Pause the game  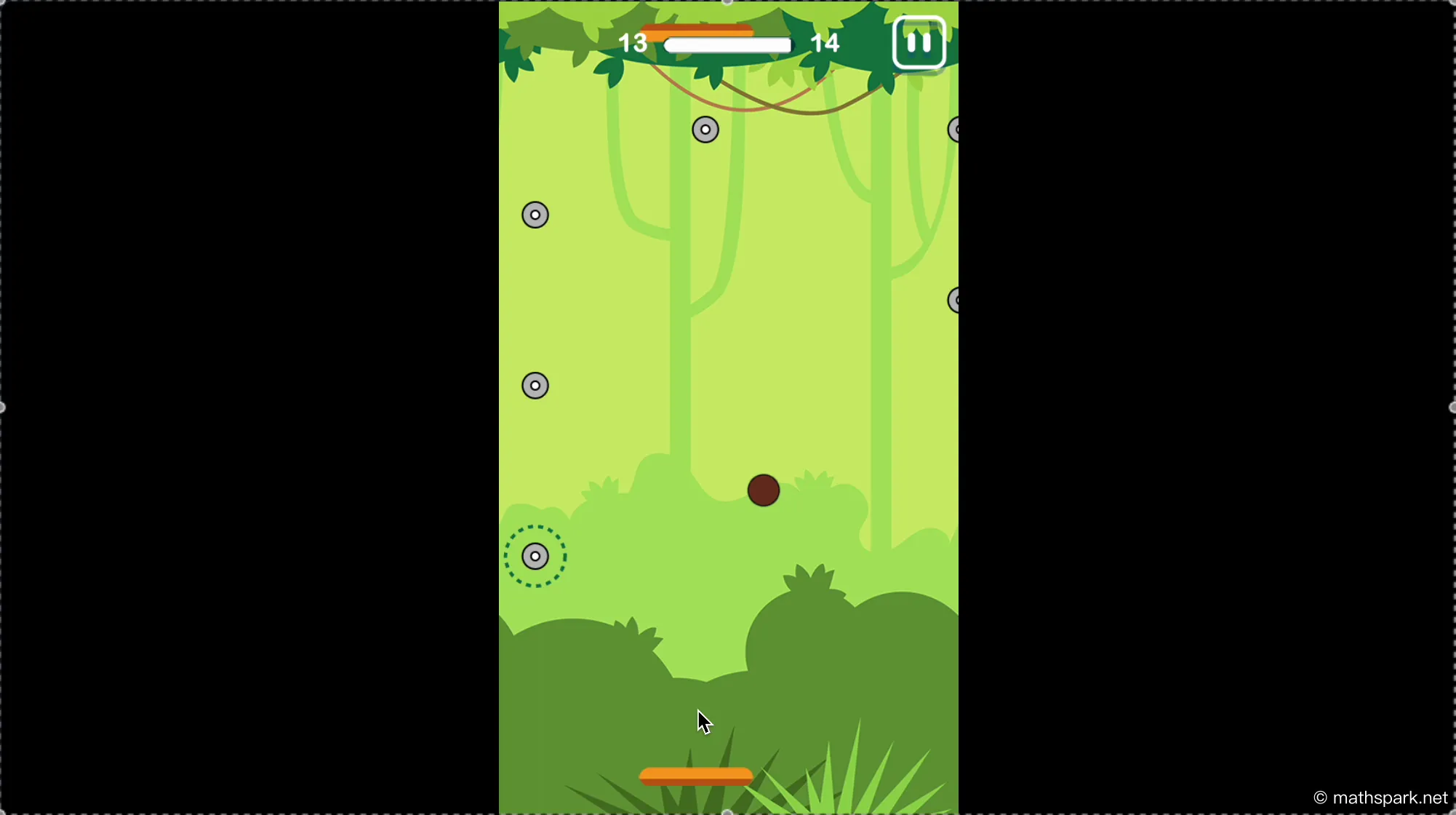(x=919, y=42)
